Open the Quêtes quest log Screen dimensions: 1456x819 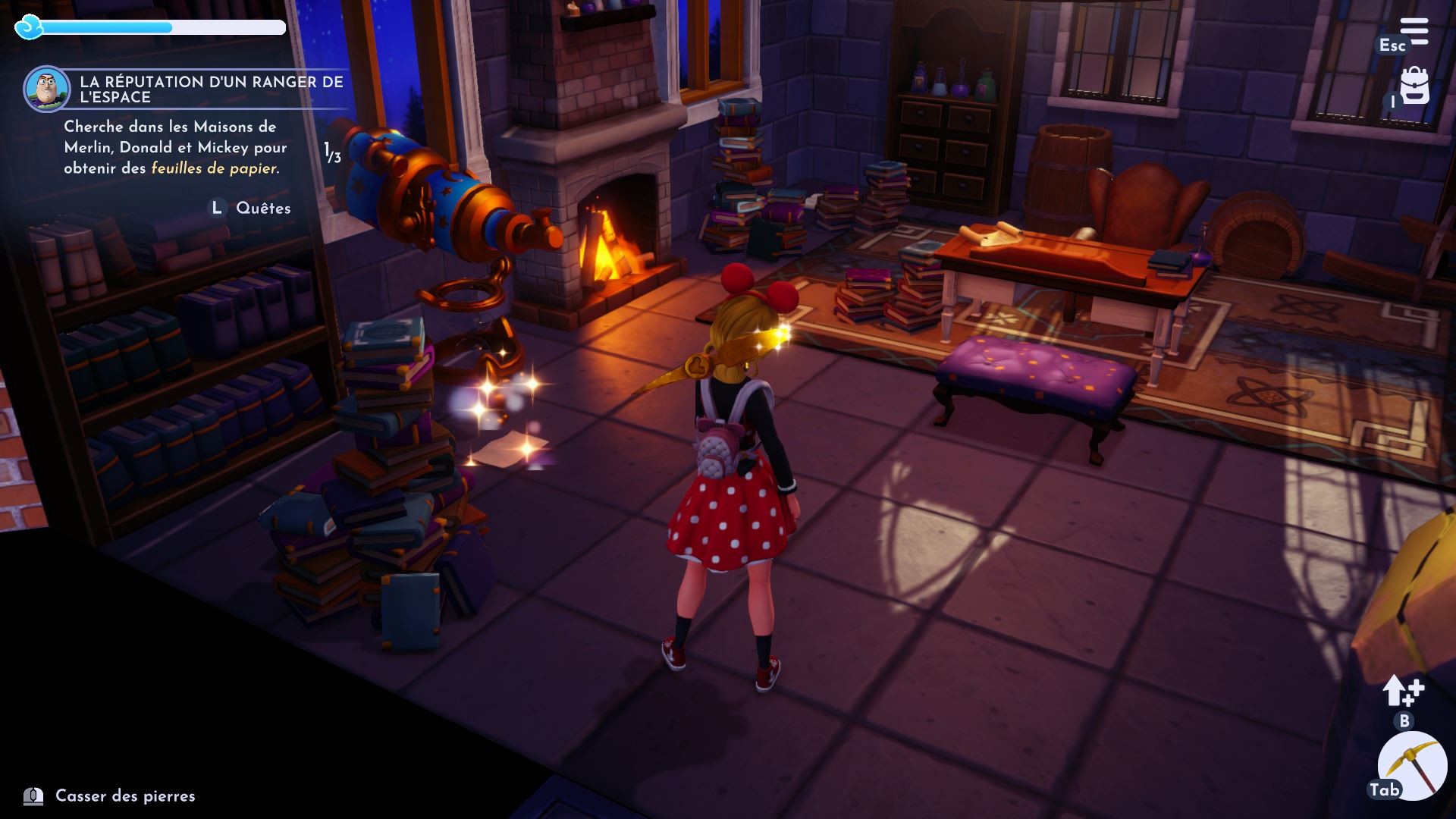(x=262, y=208)
